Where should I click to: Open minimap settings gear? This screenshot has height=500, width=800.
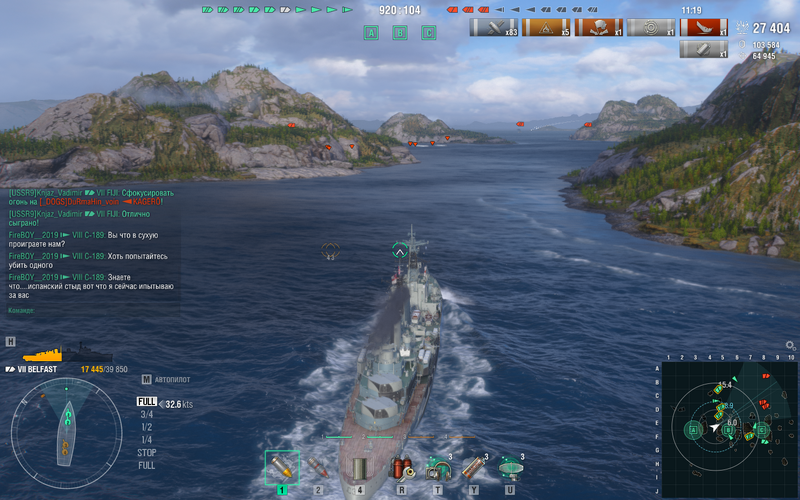click(x=790, y=345)
